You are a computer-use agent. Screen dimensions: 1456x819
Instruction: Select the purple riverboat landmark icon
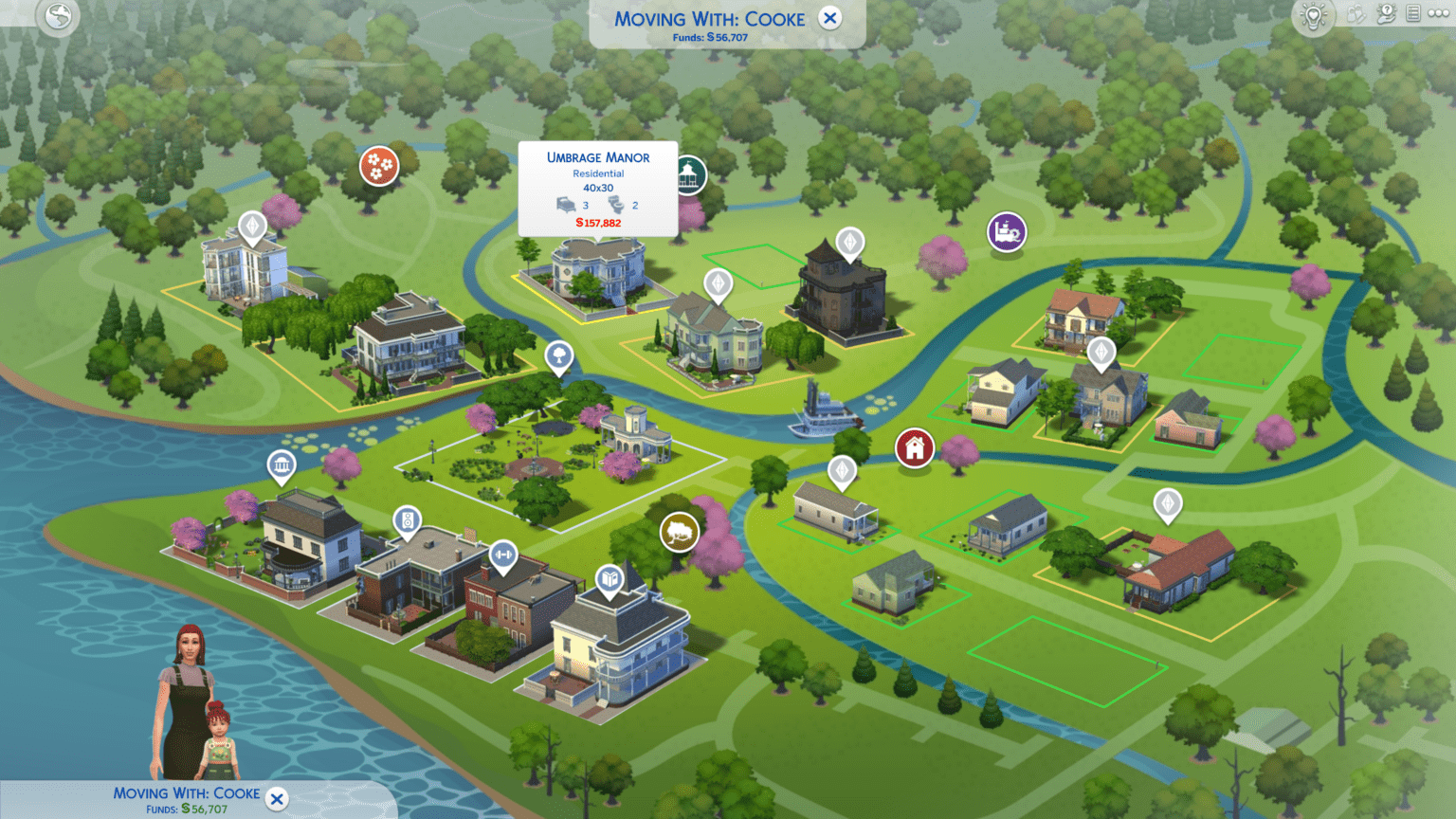pos(1006,232)
